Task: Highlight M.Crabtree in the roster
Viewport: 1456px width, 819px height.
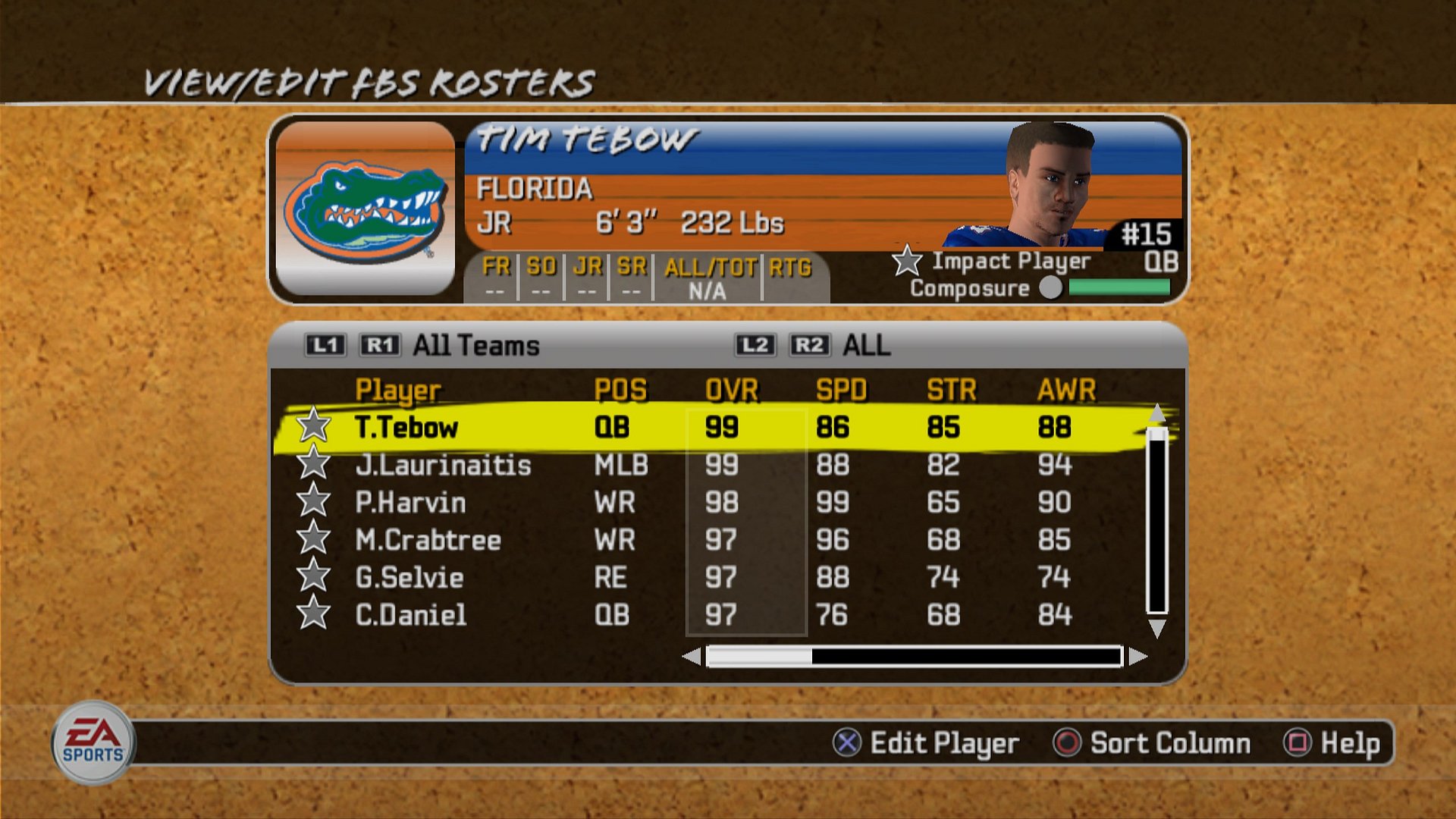Action: coord(428,540)
